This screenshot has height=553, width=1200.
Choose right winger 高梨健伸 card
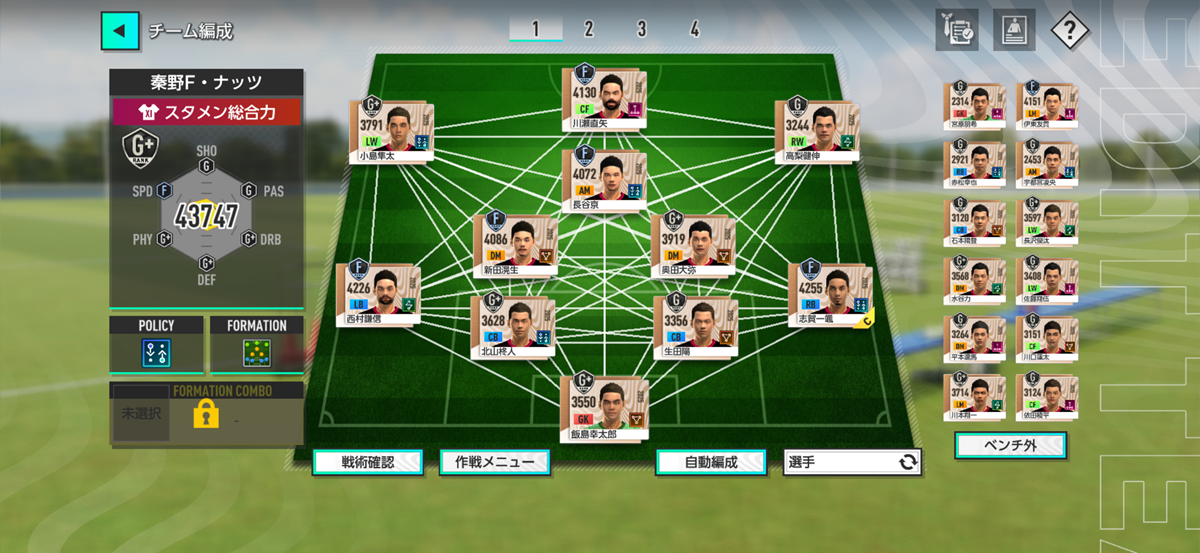815,129
